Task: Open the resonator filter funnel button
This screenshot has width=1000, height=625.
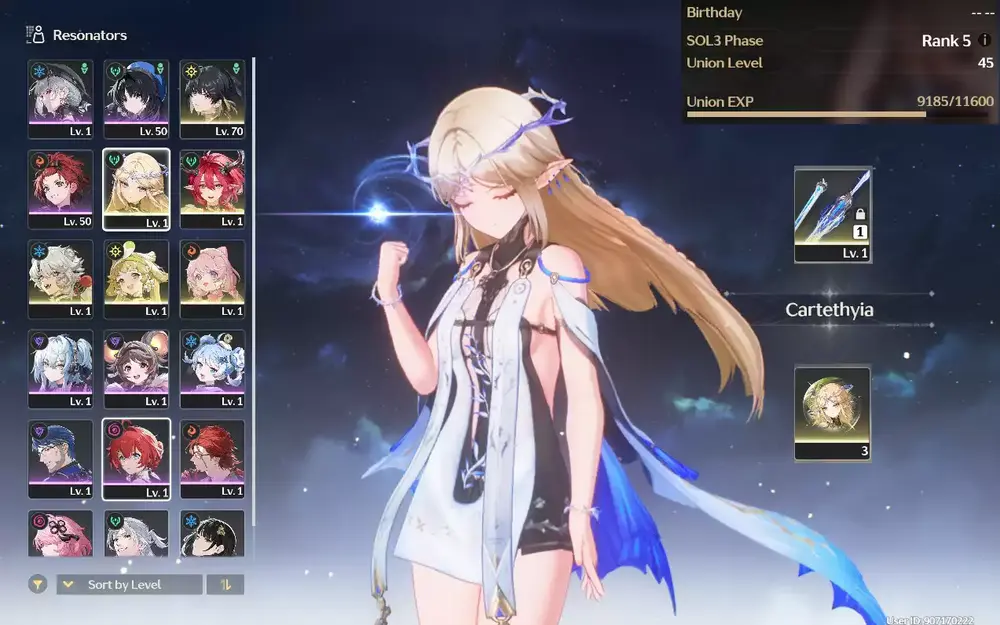Action: point(38,584)
